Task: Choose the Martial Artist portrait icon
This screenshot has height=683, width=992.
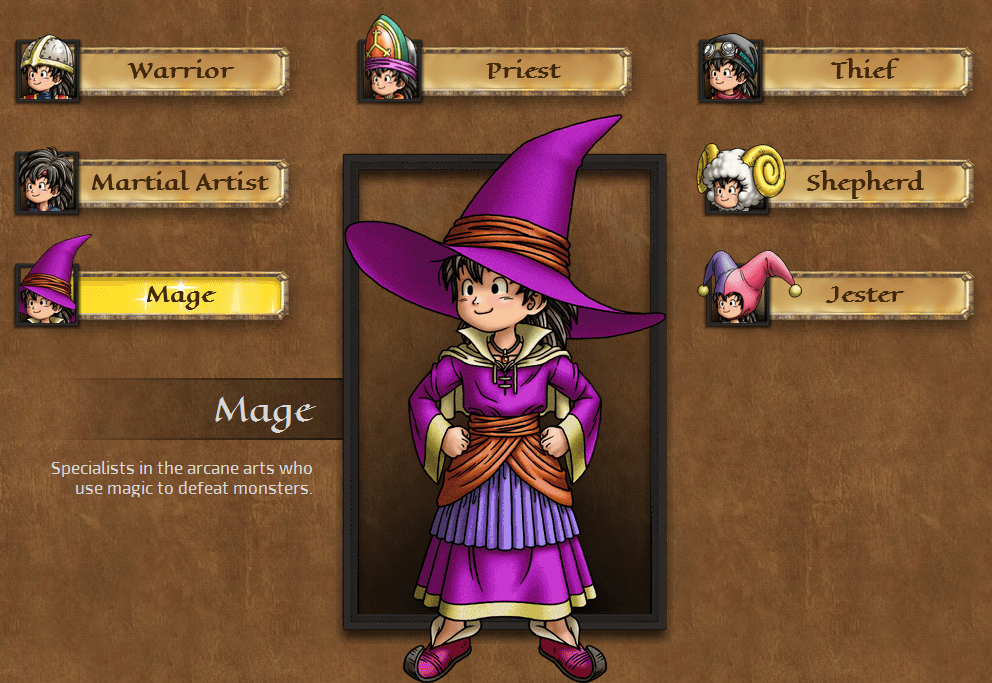Action: [x=47, y=182]
